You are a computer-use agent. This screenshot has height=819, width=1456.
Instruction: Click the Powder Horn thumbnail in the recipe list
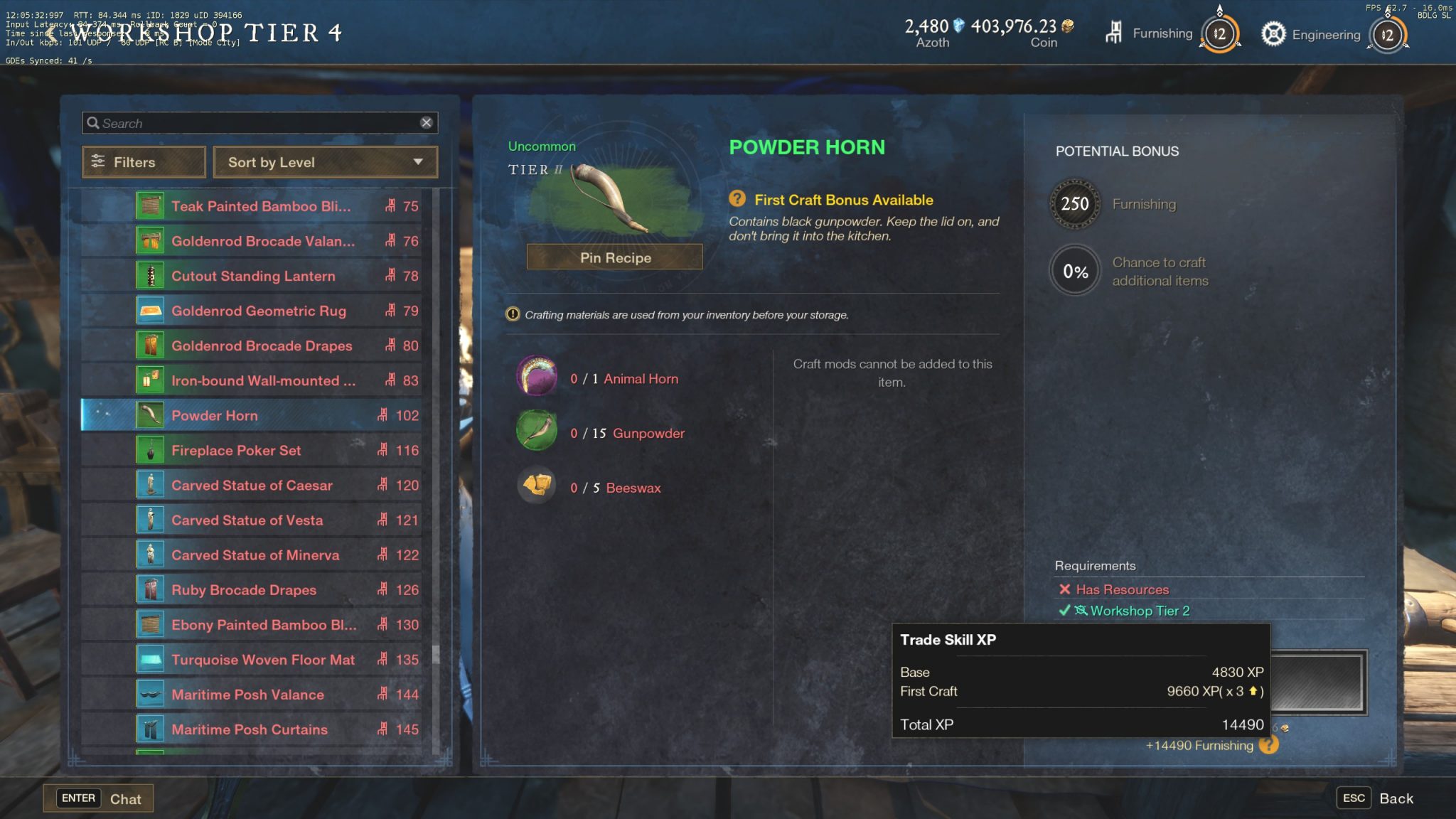[x=149, y=415]
